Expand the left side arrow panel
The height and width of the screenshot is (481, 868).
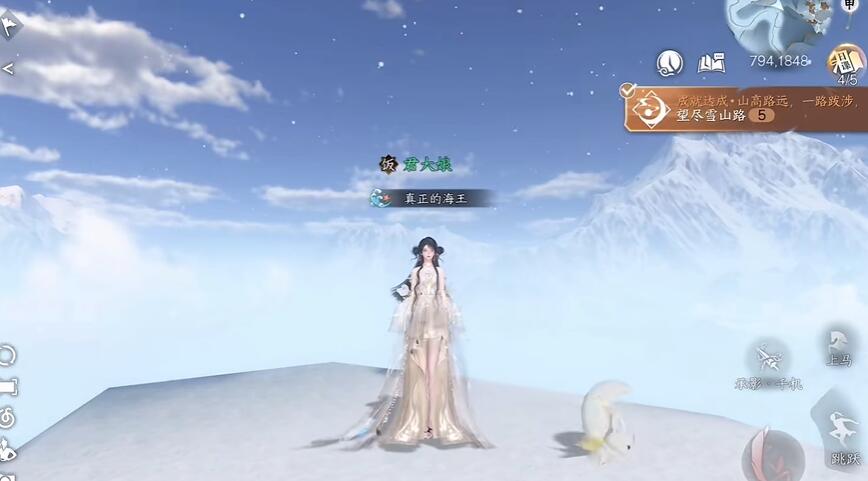[8, 69]
